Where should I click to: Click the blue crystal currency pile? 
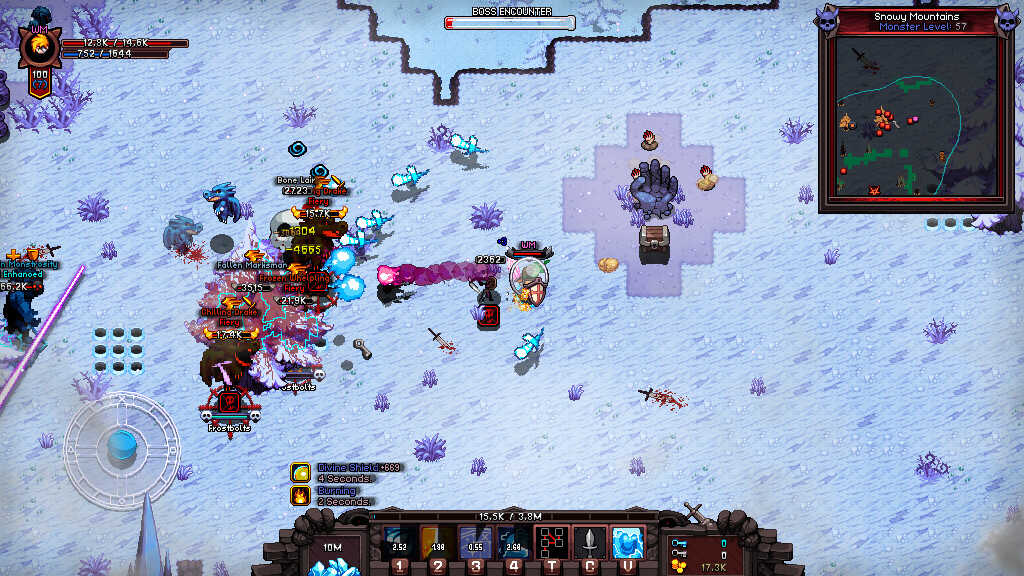click(x=330, y=567)
